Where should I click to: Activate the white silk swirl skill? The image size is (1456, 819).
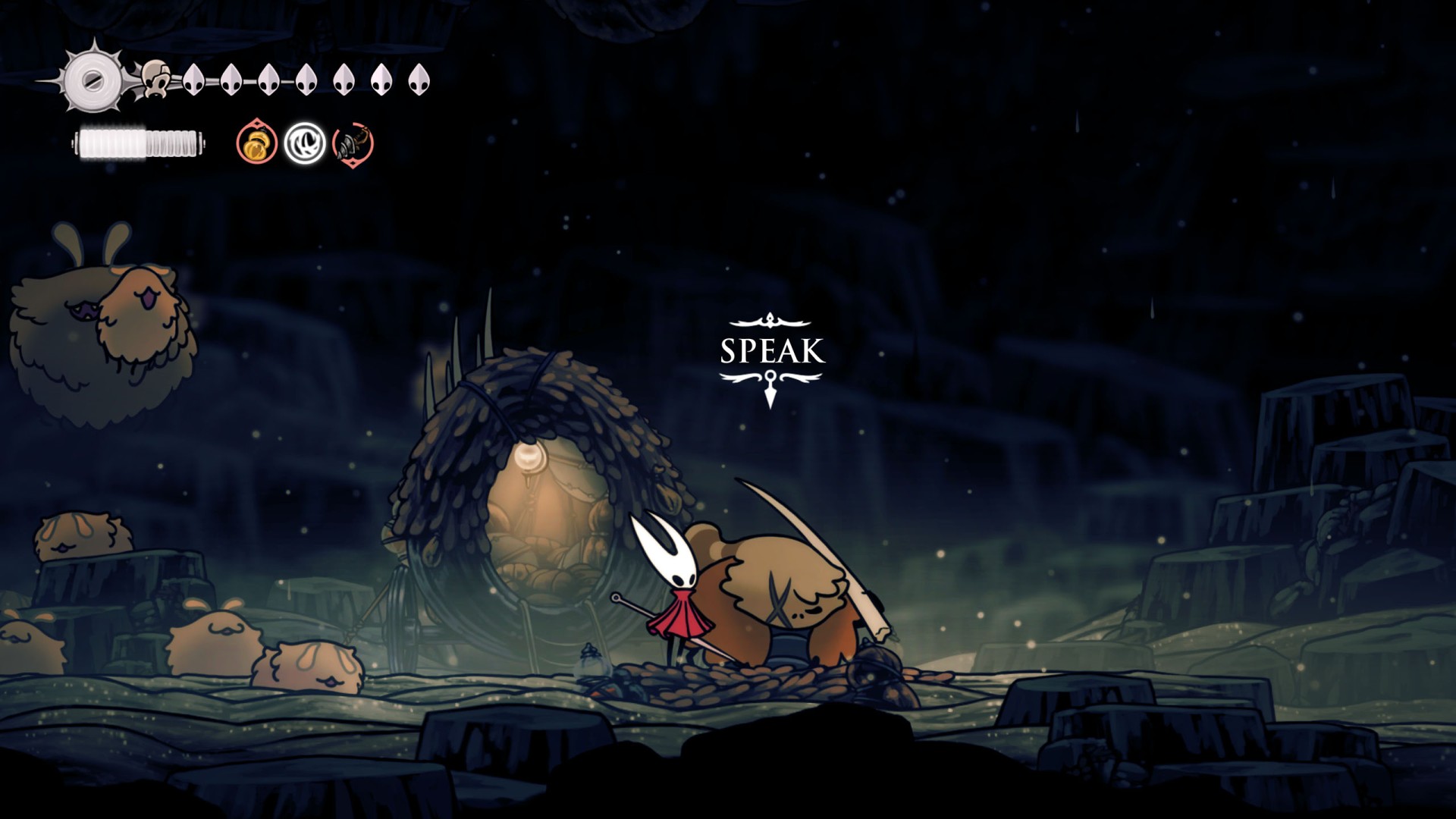coord(305,143)
